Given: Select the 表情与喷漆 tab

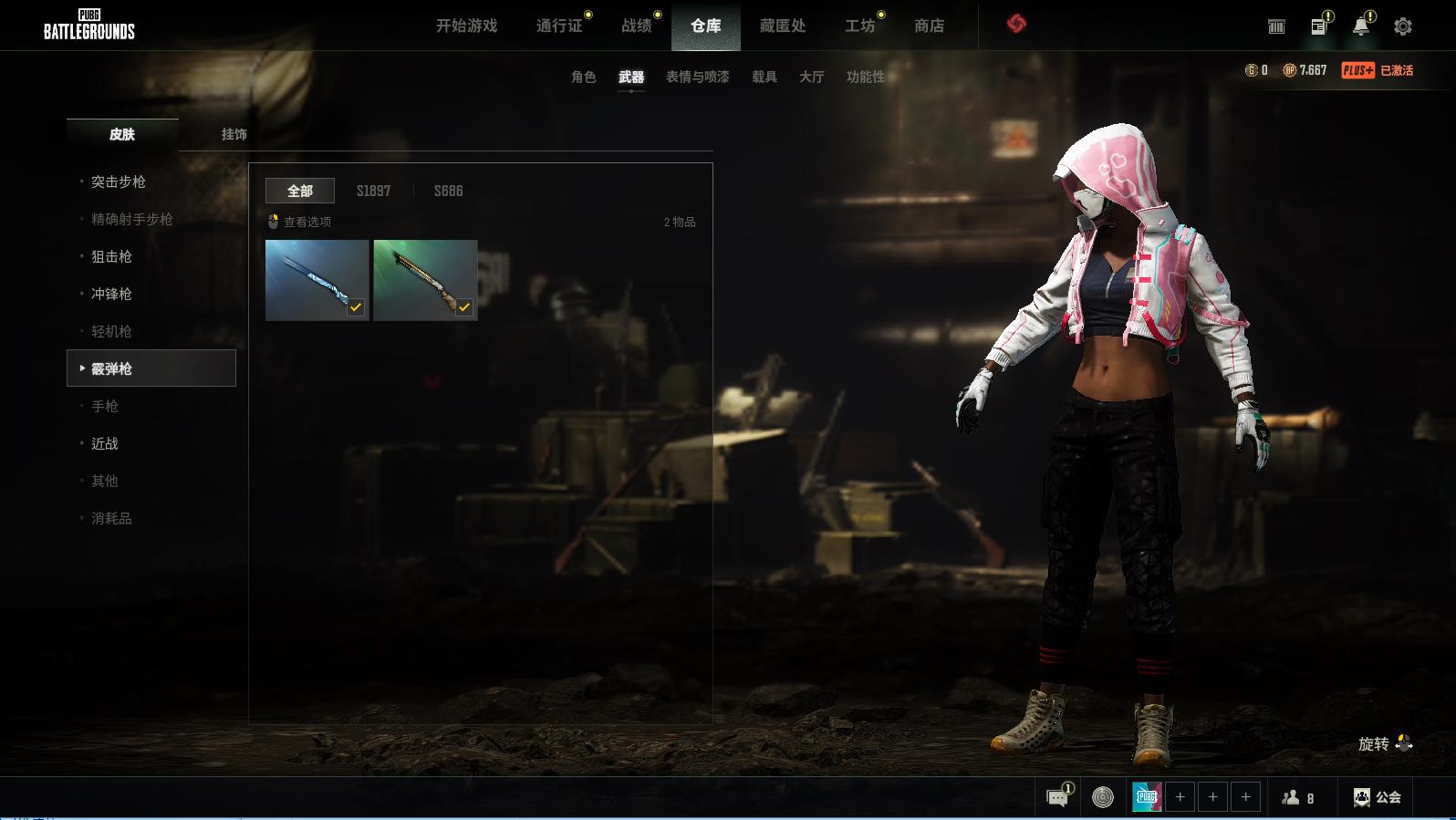Looking at the screenshot, I should click(697, 77).
